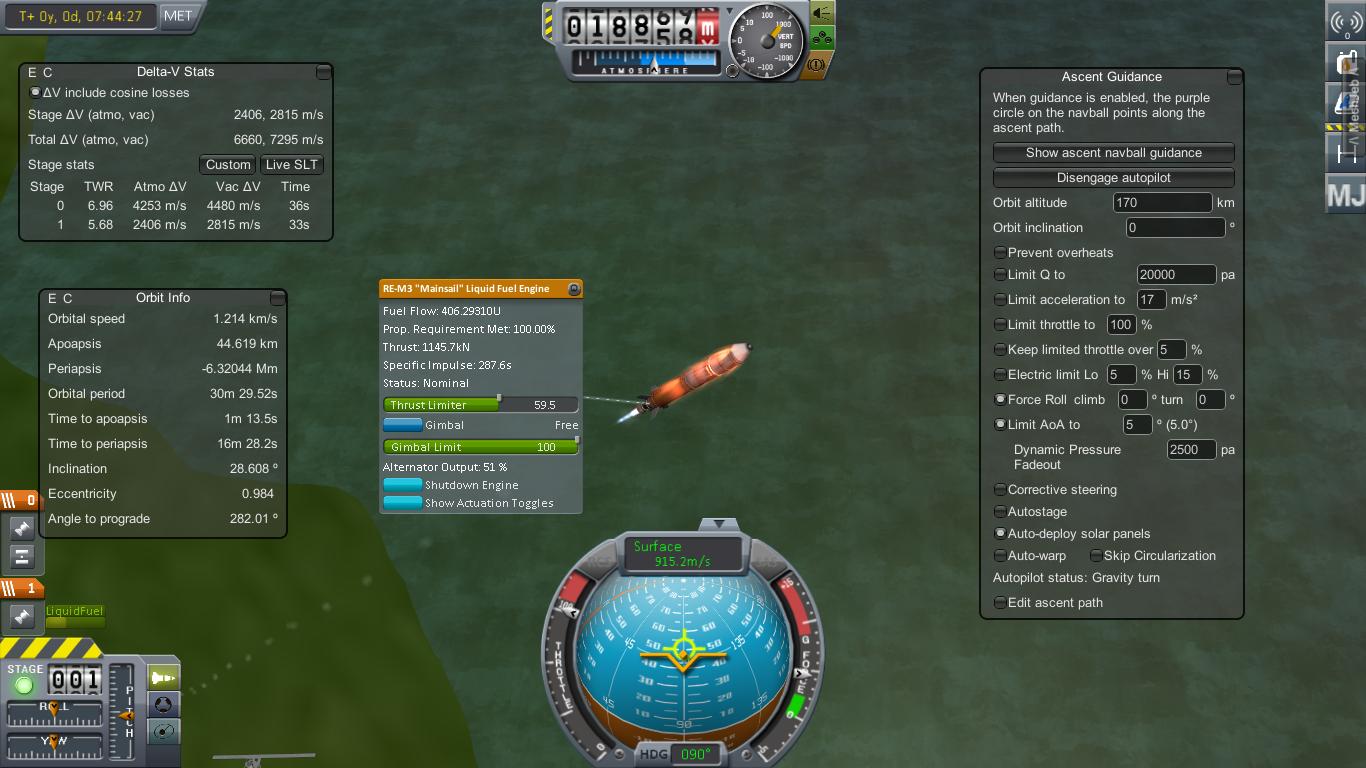Image resolution: width=1366 pixels, height=768 pixels.
Task: Toggle ΔV include cosine losses
Action: (x=36, y=93)
